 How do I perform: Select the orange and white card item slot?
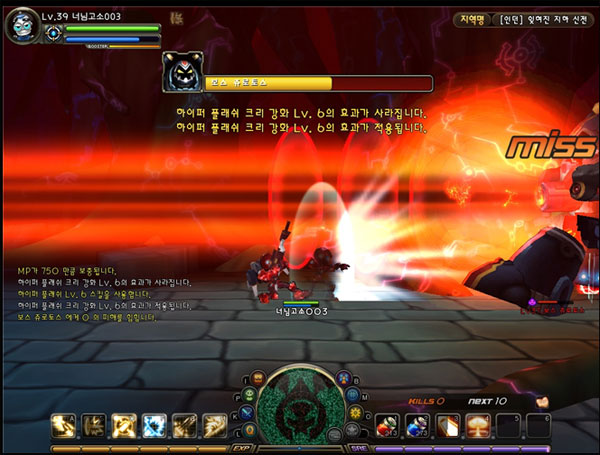pyautogui.click(x=449, y=426)
